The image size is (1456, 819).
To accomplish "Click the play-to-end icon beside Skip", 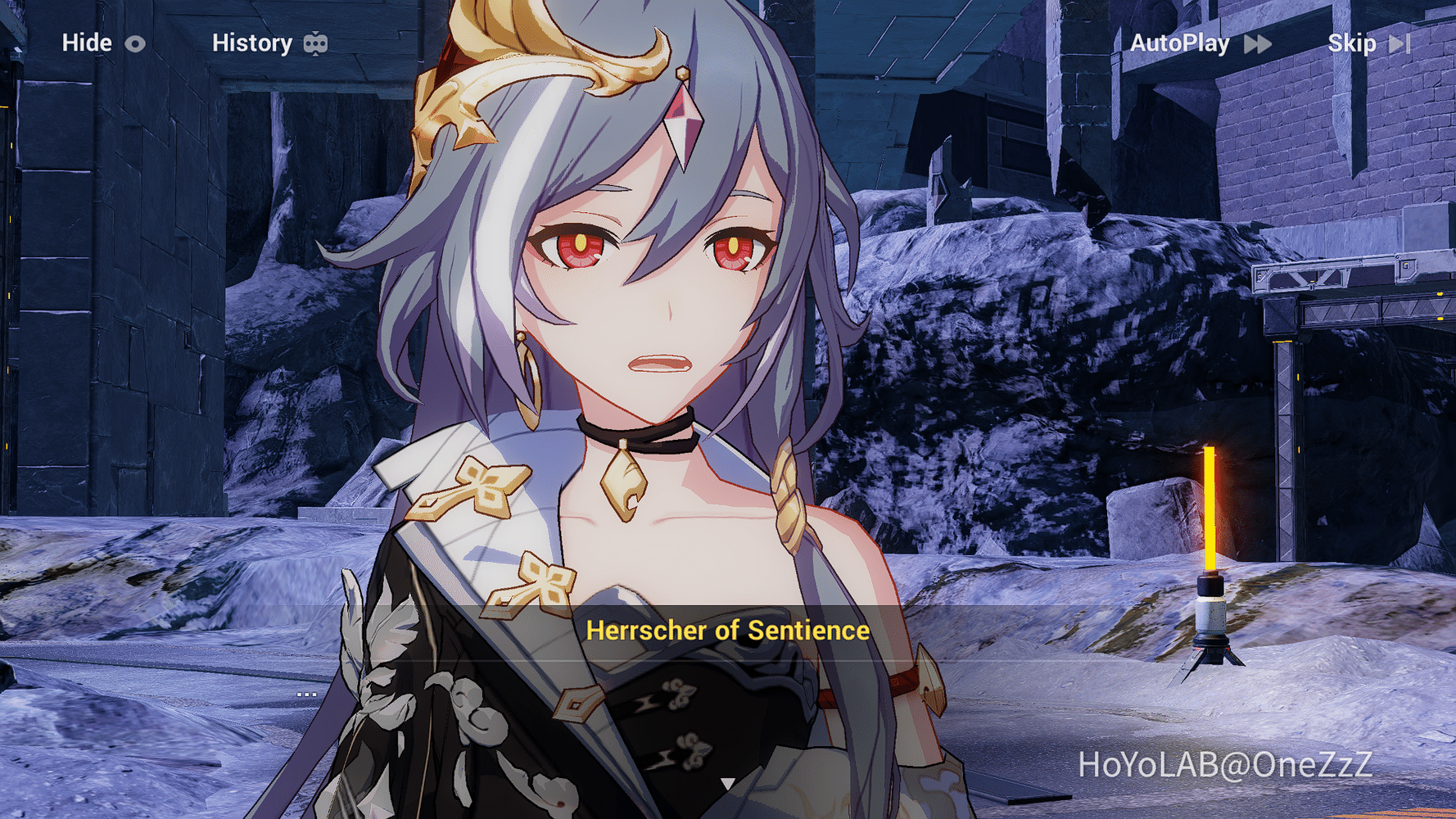I will pyautogui.click(x=1399, y=43).
